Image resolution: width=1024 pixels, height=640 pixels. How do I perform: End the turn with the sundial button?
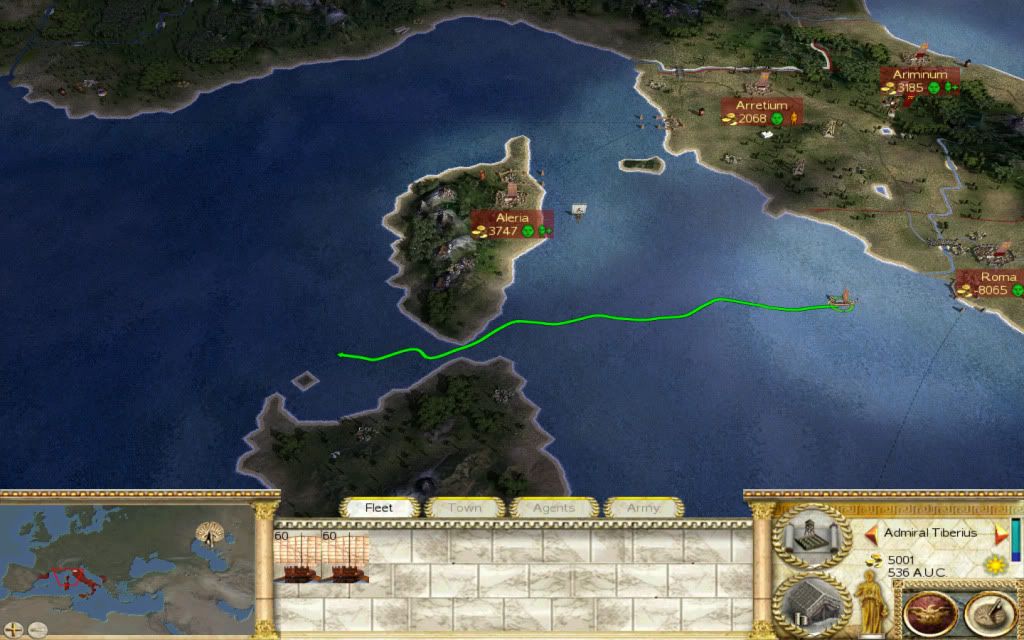coord(989,614)
